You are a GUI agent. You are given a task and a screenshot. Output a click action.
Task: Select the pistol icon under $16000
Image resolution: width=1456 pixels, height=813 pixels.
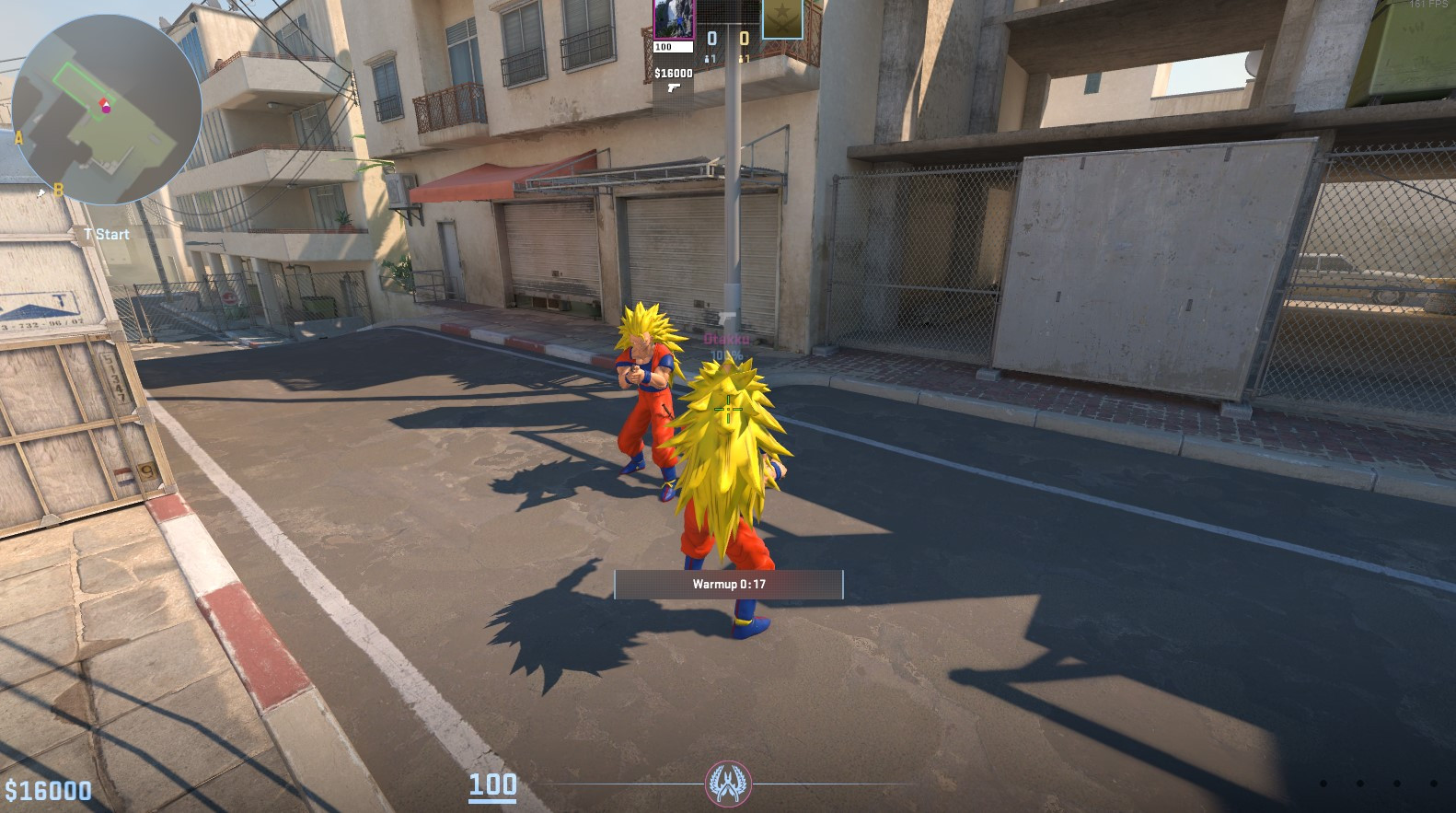tap(674, 88)
